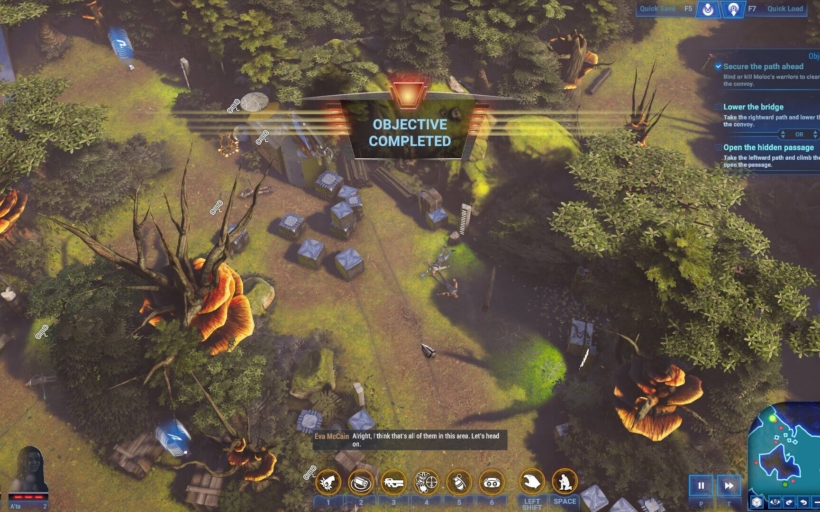The image size is (820, 512).
Task: Activate the grabbing hand action
Action: (x=532, y=482)
